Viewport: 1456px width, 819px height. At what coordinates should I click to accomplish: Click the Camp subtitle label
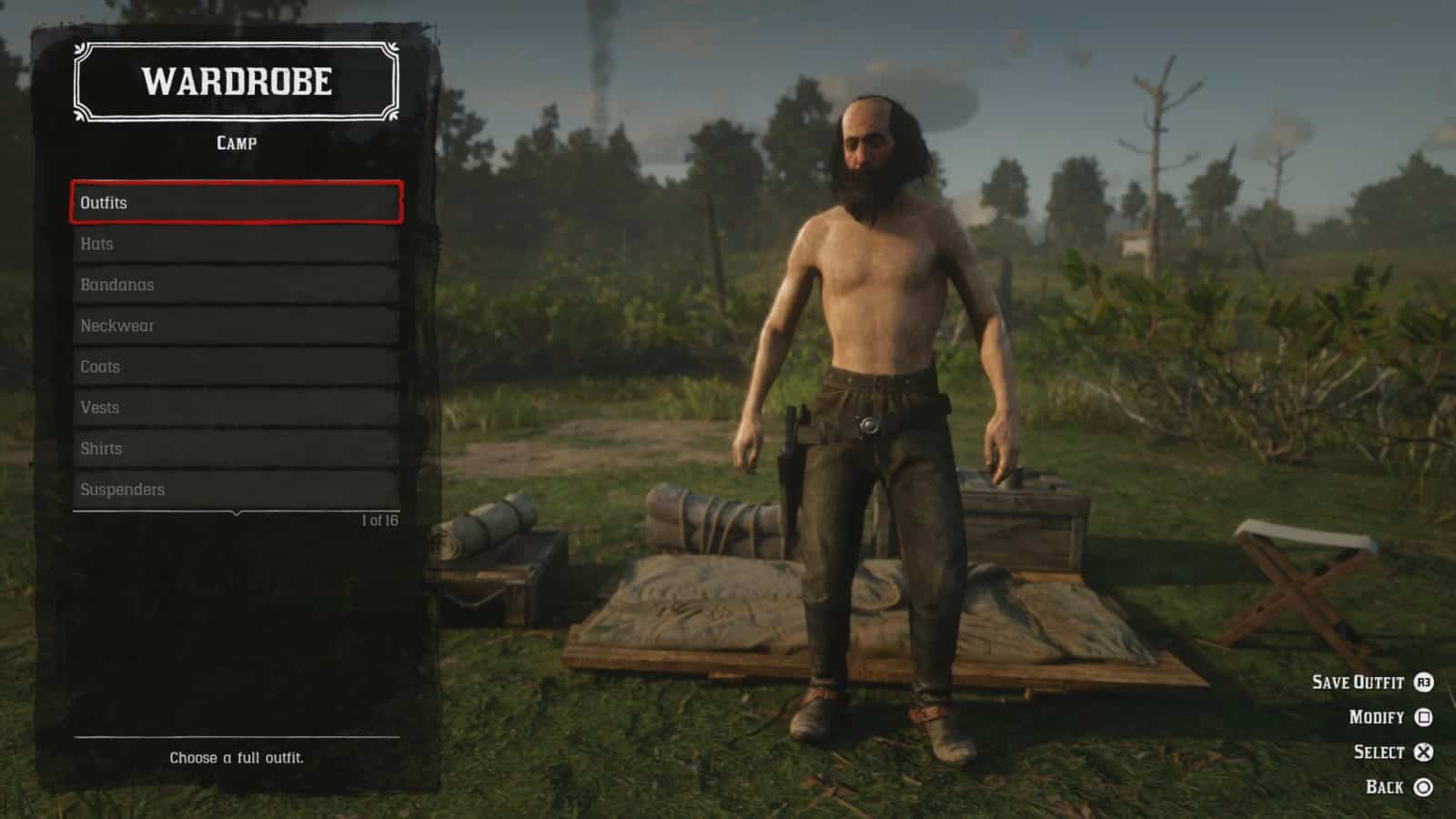pos(238,143)
